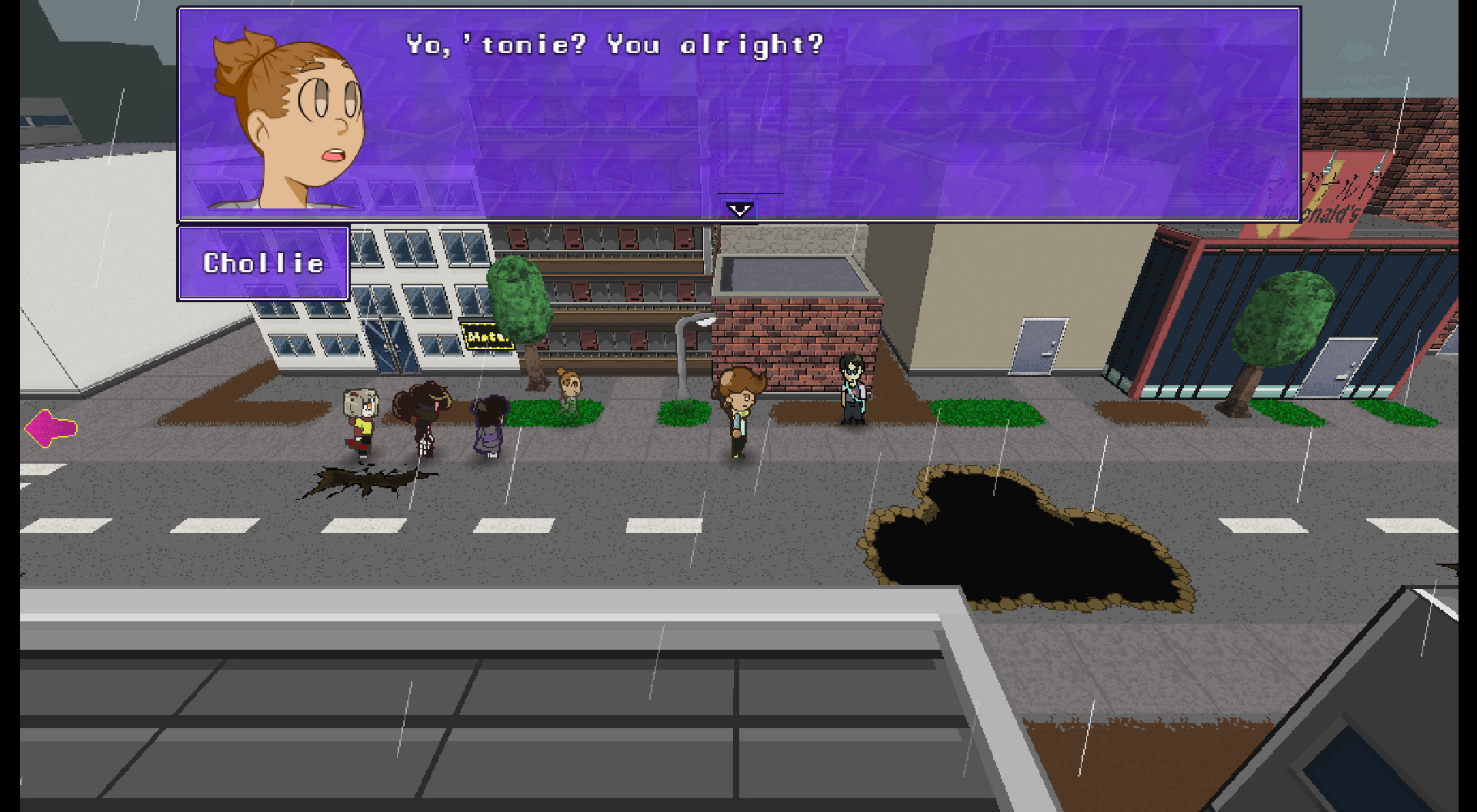Advance dialogue with the down arrow indicator
This screenshot has height=812, width=1477.
click(738, 208)
